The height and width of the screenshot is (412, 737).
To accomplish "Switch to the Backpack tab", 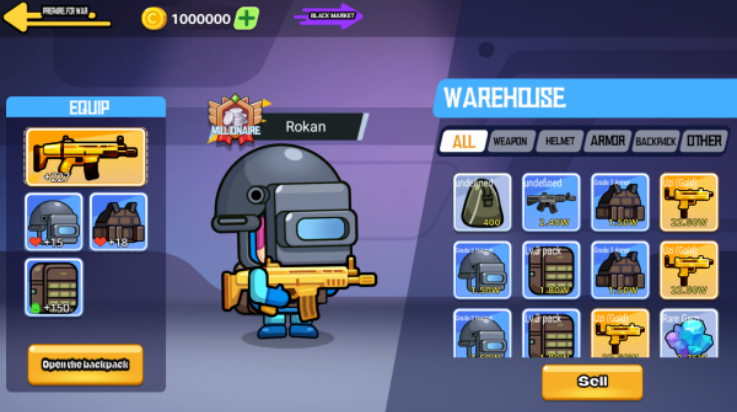I will (x=655, y=142).
